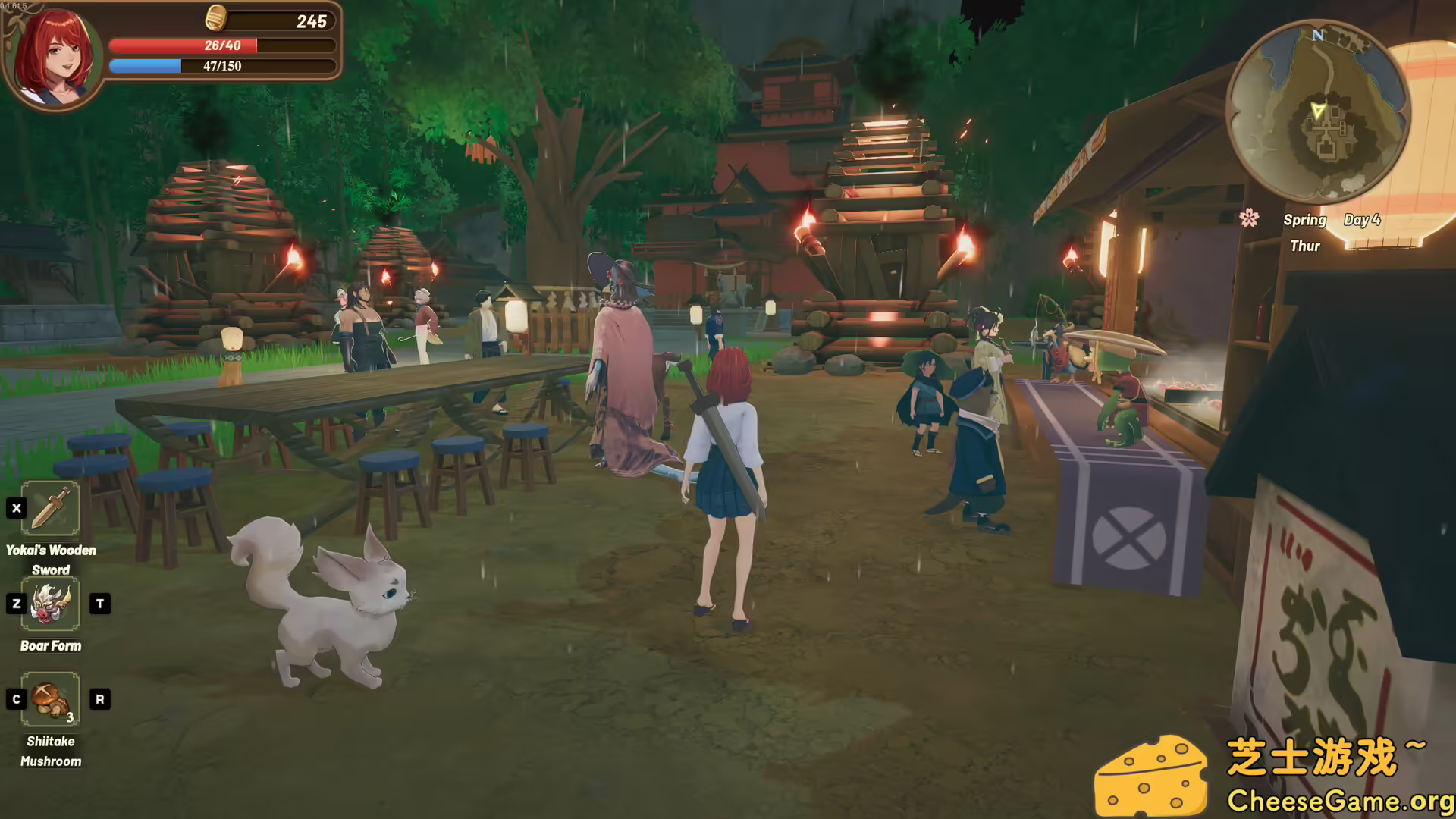
Task: Select the Thur weekday label
Action: [x=1306, y=246]
